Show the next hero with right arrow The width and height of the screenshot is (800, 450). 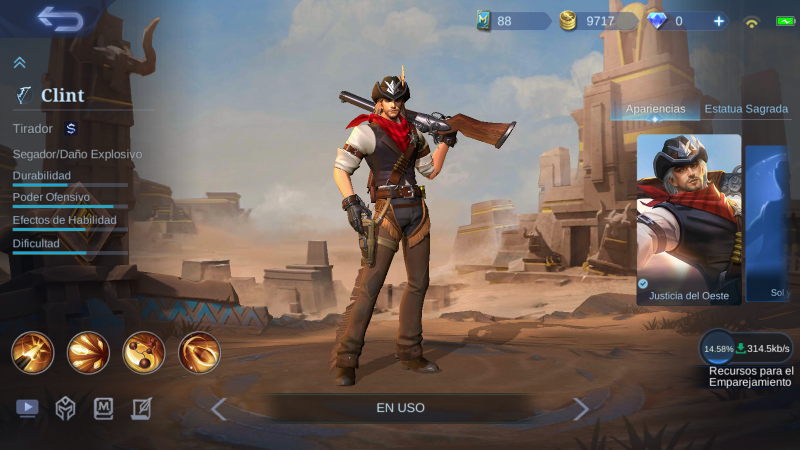(581, 408)
